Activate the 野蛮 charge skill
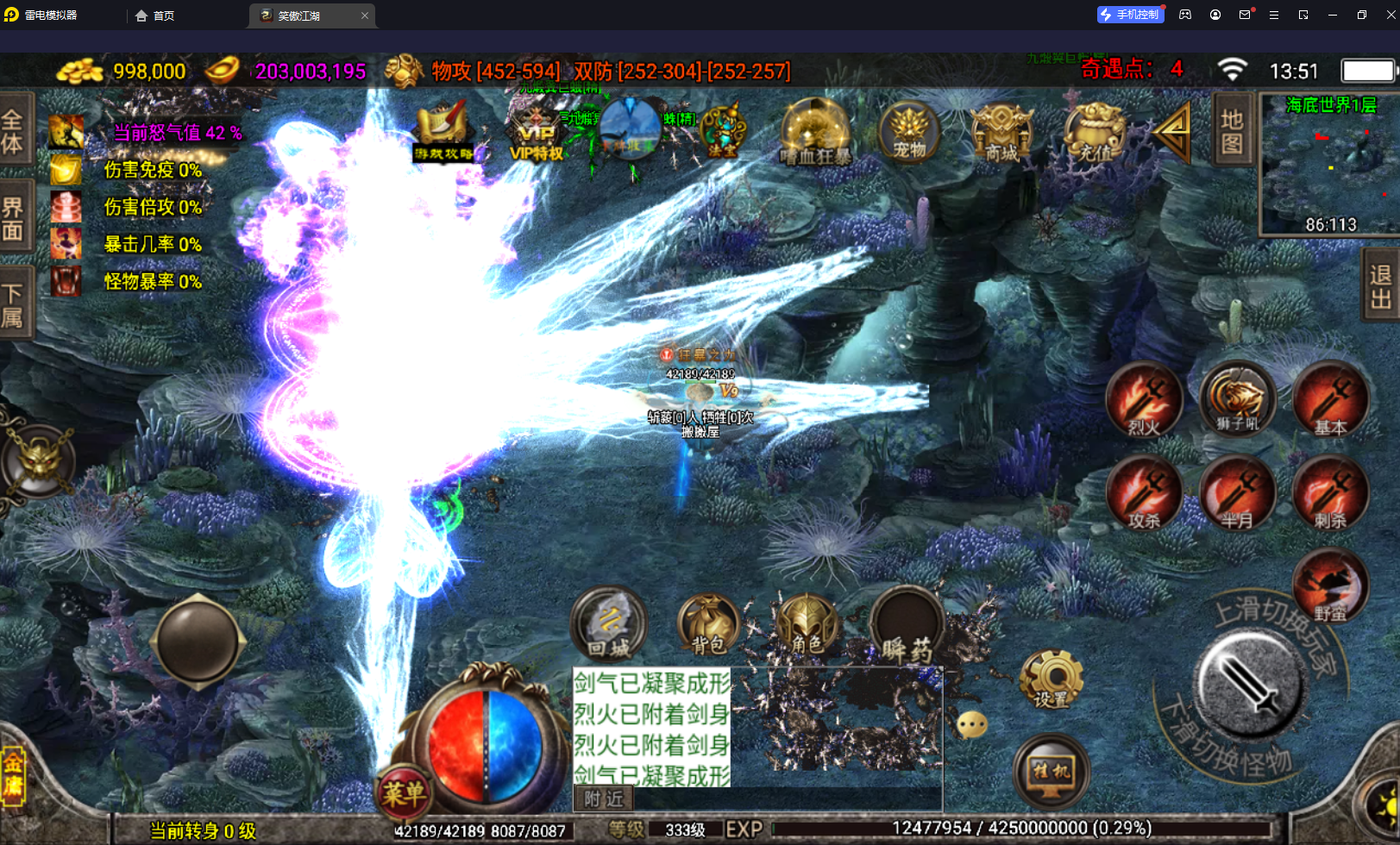Screen dimensions: 1400x845 point(1330,587)
